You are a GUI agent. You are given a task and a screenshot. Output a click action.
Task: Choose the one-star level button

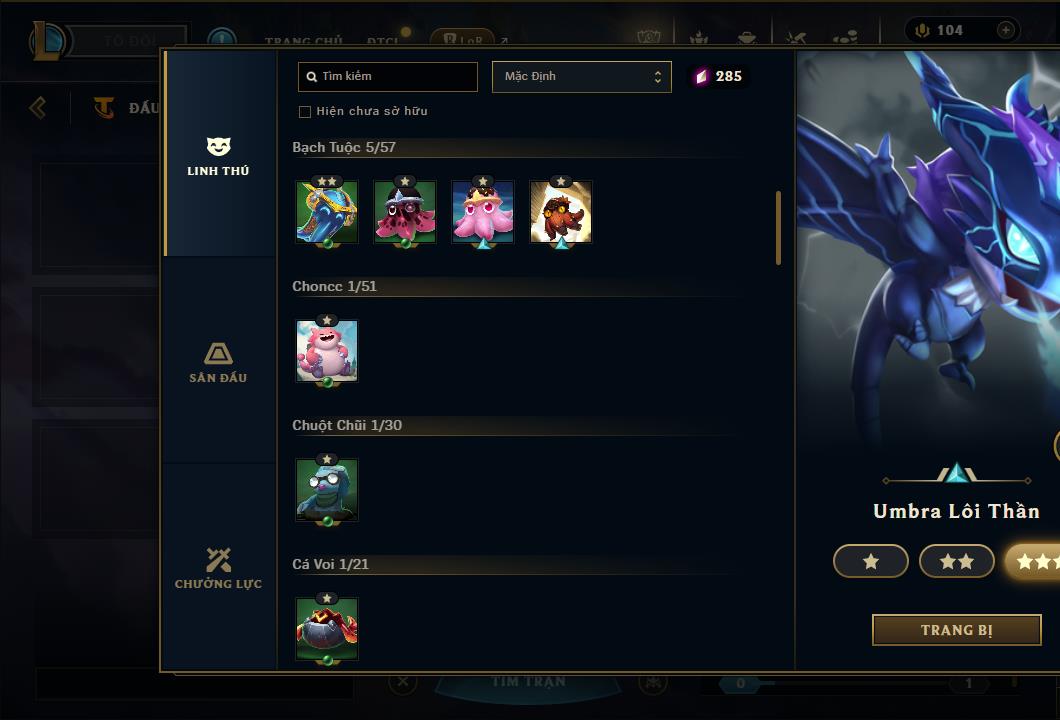[x=871, y=562]
